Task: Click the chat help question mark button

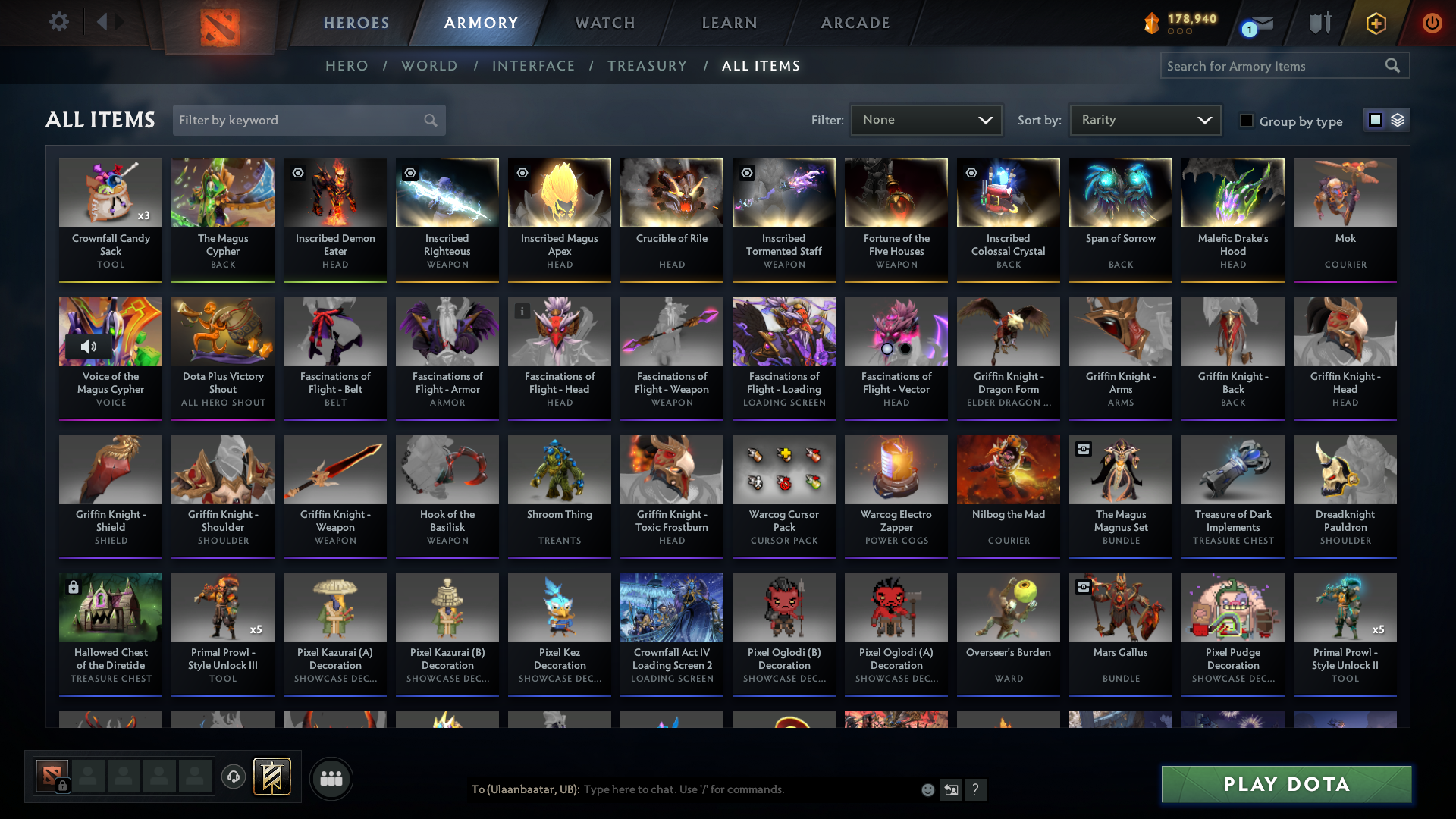Action: (976, 790)
